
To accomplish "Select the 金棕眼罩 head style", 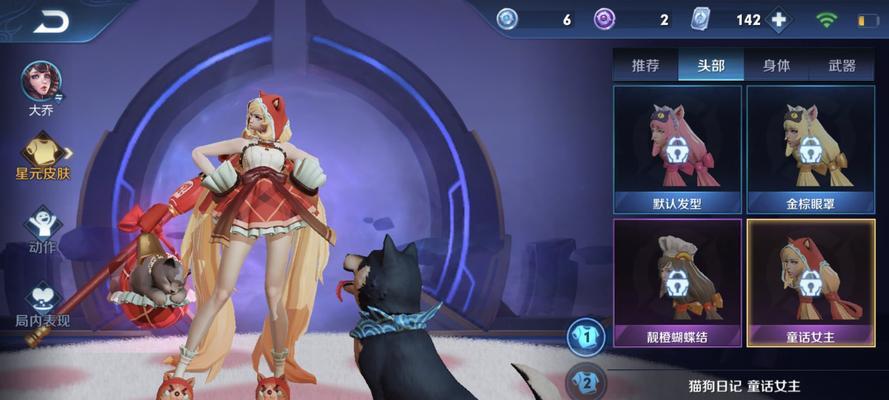I will 811,149.
